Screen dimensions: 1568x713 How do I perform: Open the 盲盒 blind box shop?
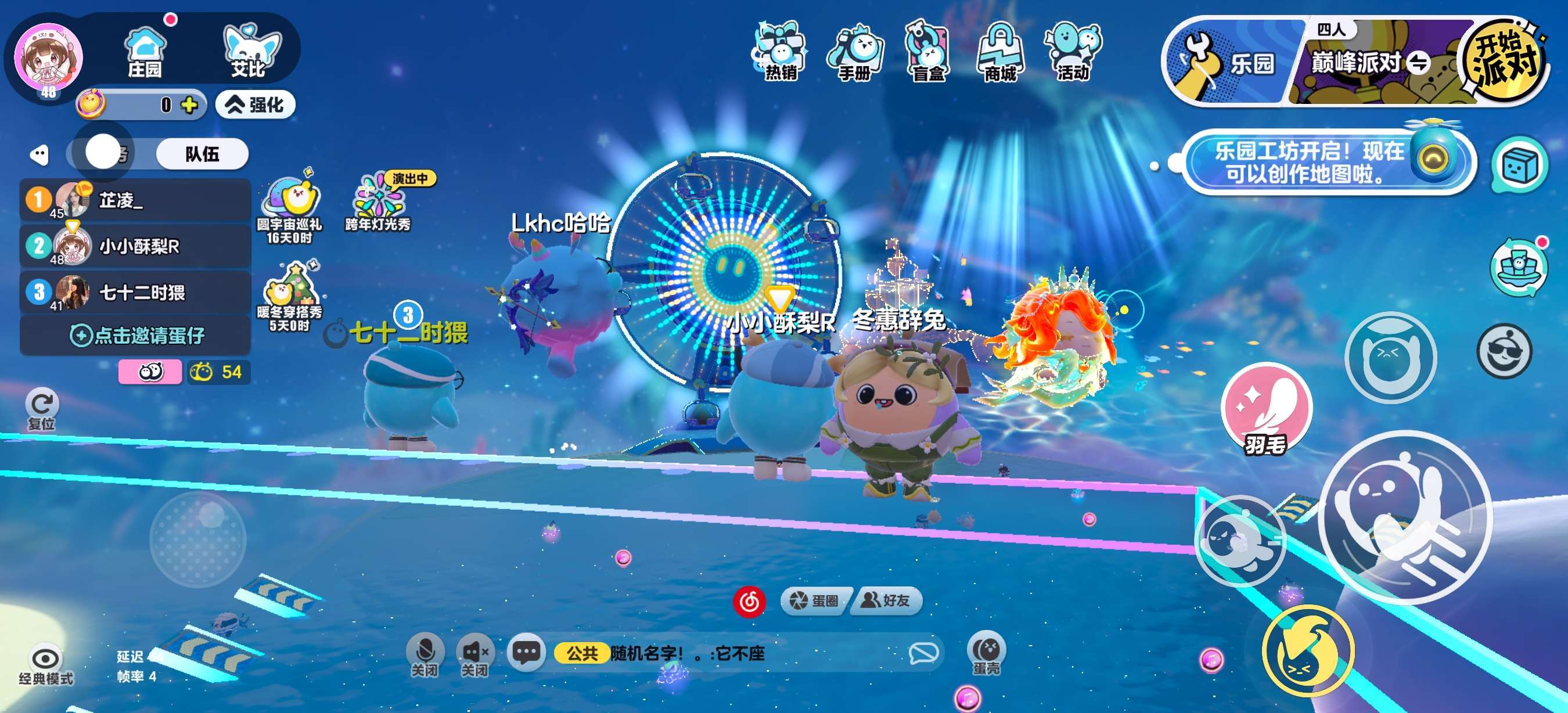[927, 52]
